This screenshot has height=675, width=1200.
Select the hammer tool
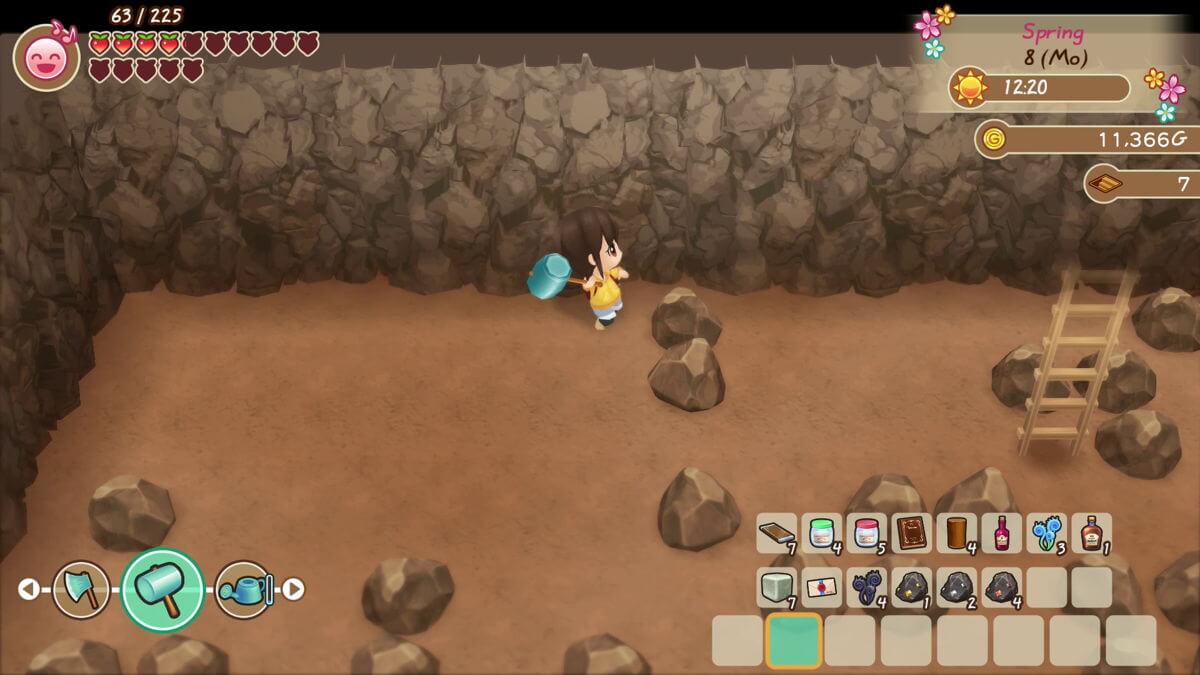pos(163,590)
